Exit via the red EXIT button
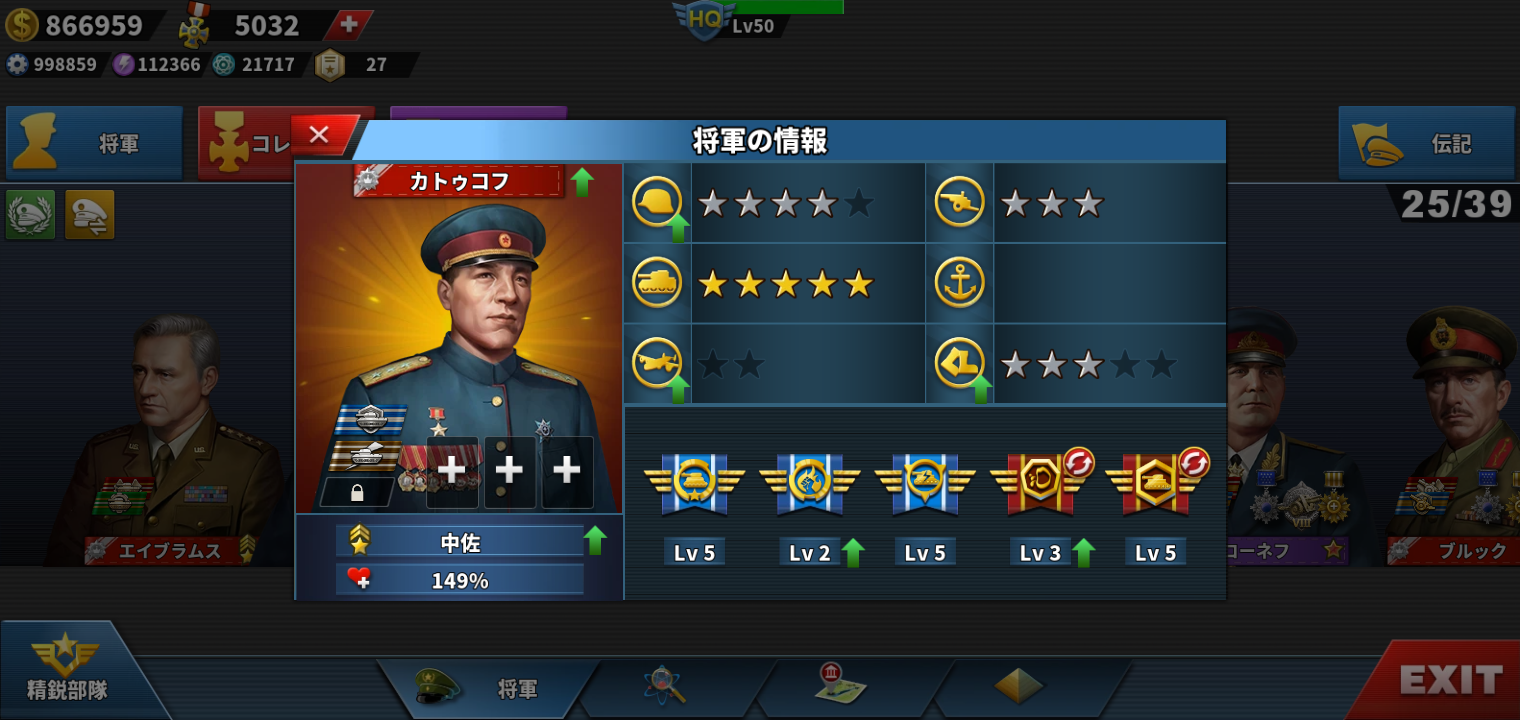This screenshot has height=720, width=1520. pyautogui.click(x=1450, y=680)
